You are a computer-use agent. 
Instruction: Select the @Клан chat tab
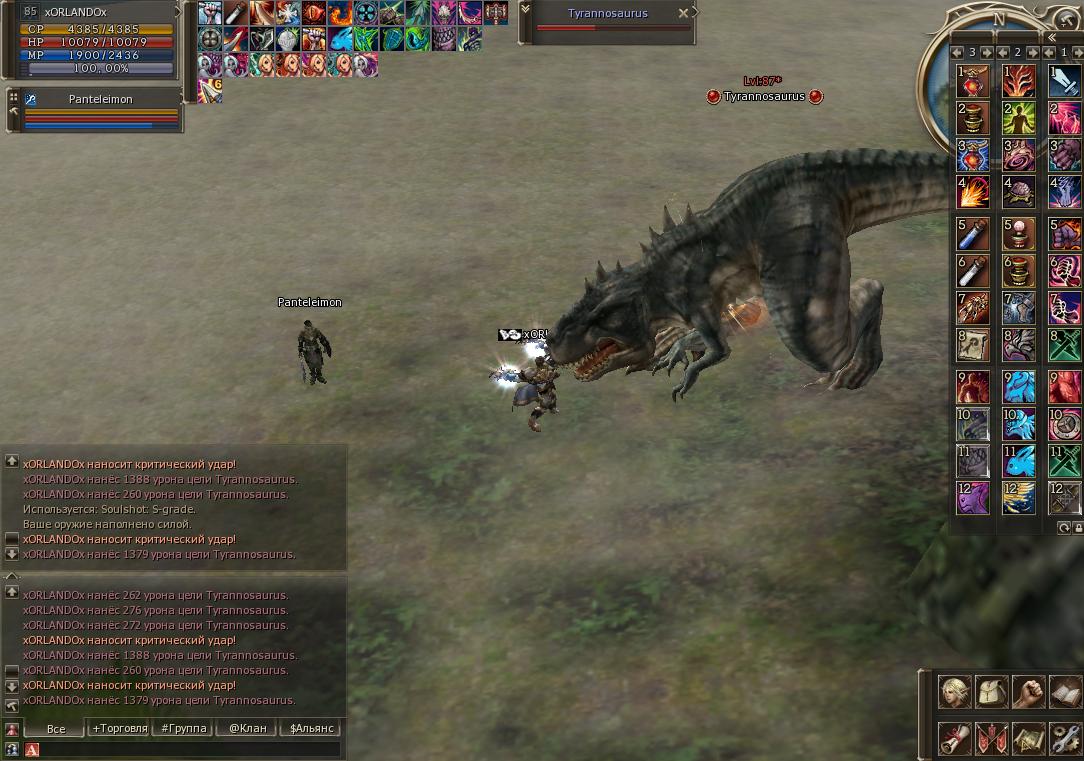[x=247, y=728]
